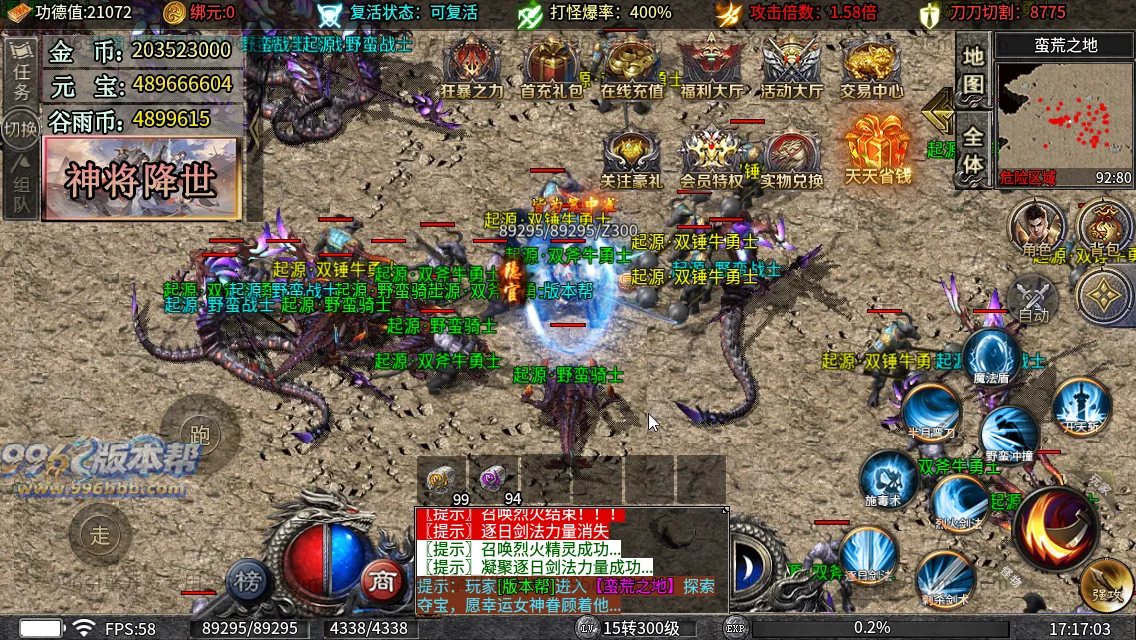Open the 交易中心 trading center
This screenshot has height=640, width=1136.
[870, 66]
